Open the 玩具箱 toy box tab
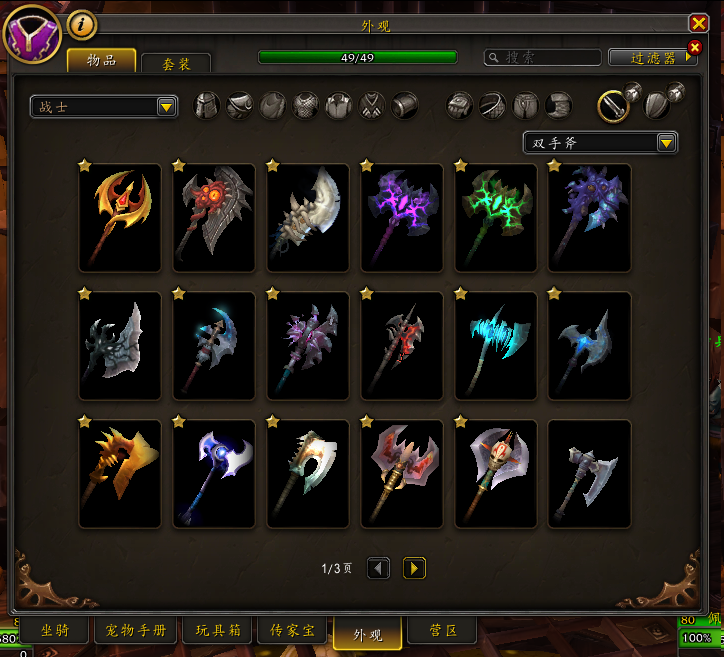The image size is (724, 657). point(217,631)
